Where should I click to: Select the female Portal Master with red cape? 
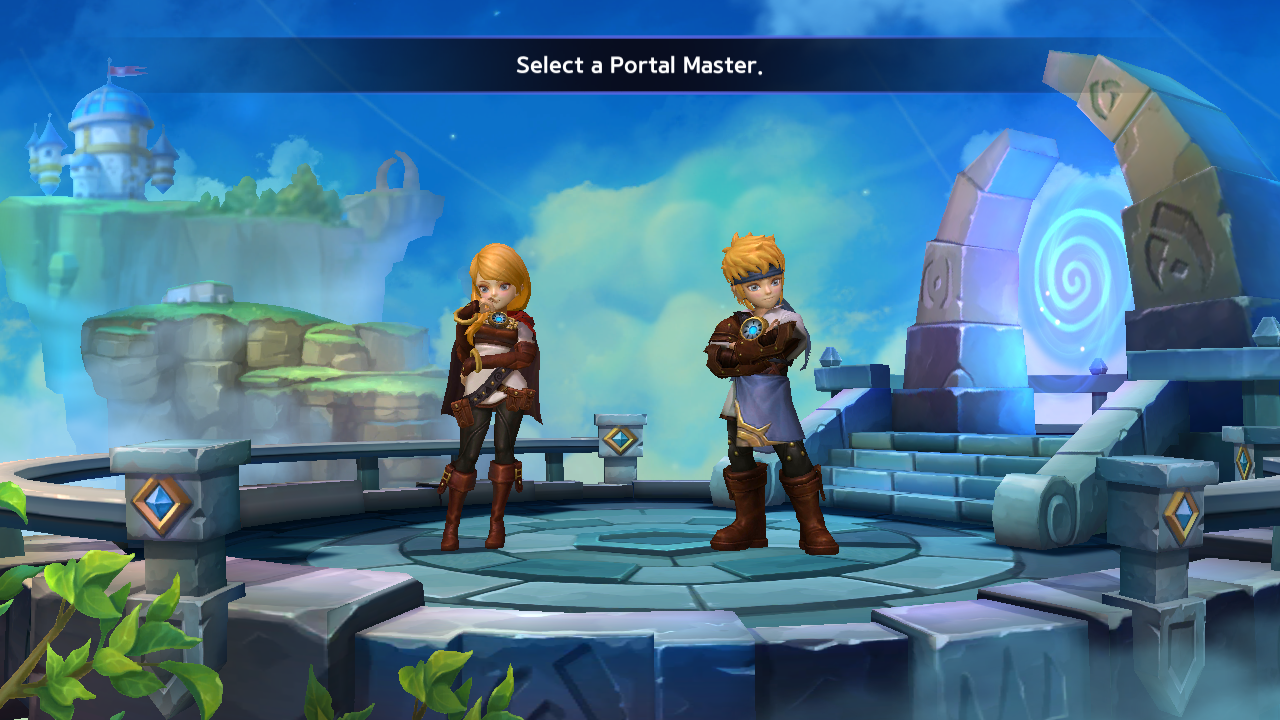pyautogui.click(x=492, y=390)
